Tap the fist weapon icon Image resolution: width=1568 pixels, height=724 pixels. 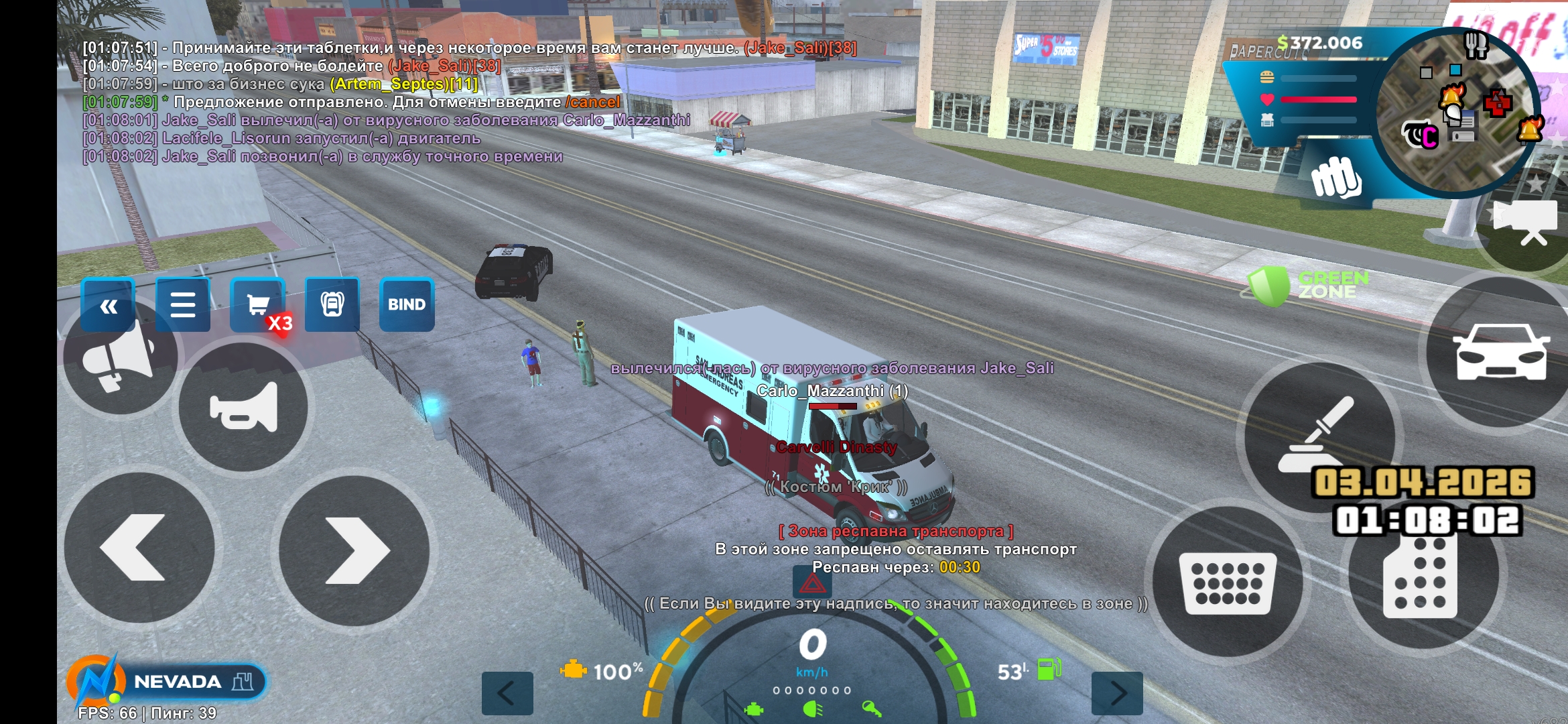pyautogui.click(x=1335, y=178)
